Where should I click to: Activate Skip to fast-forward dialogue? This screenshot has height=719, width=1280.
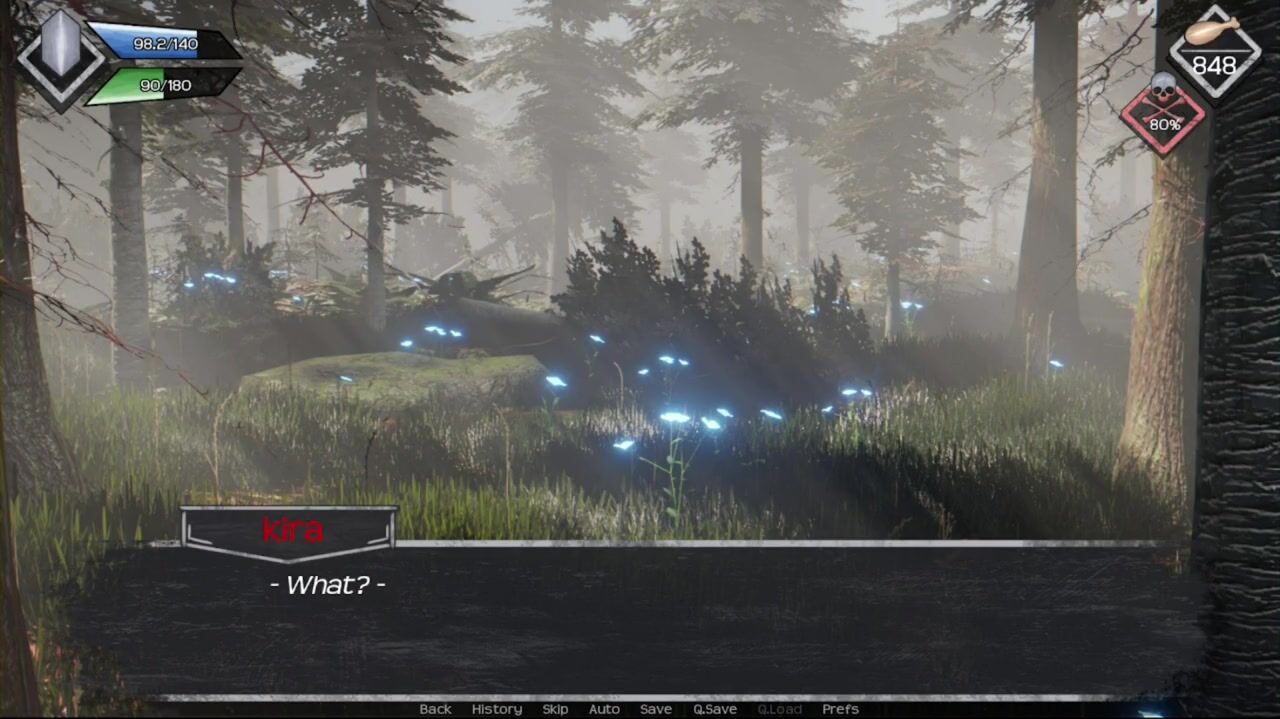[555, 709]
